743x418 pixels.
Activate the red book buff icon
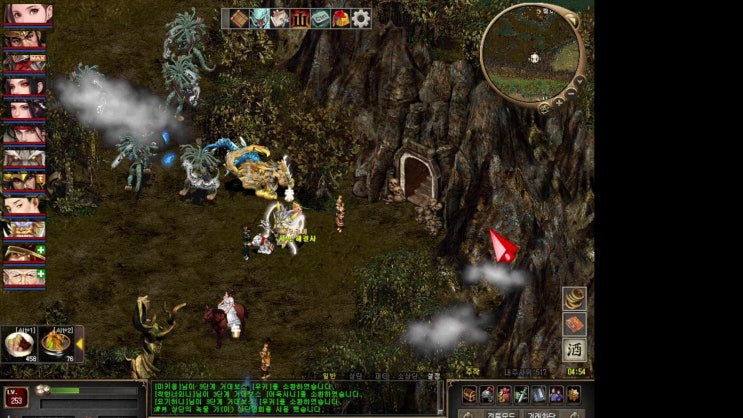pos(574,324)
